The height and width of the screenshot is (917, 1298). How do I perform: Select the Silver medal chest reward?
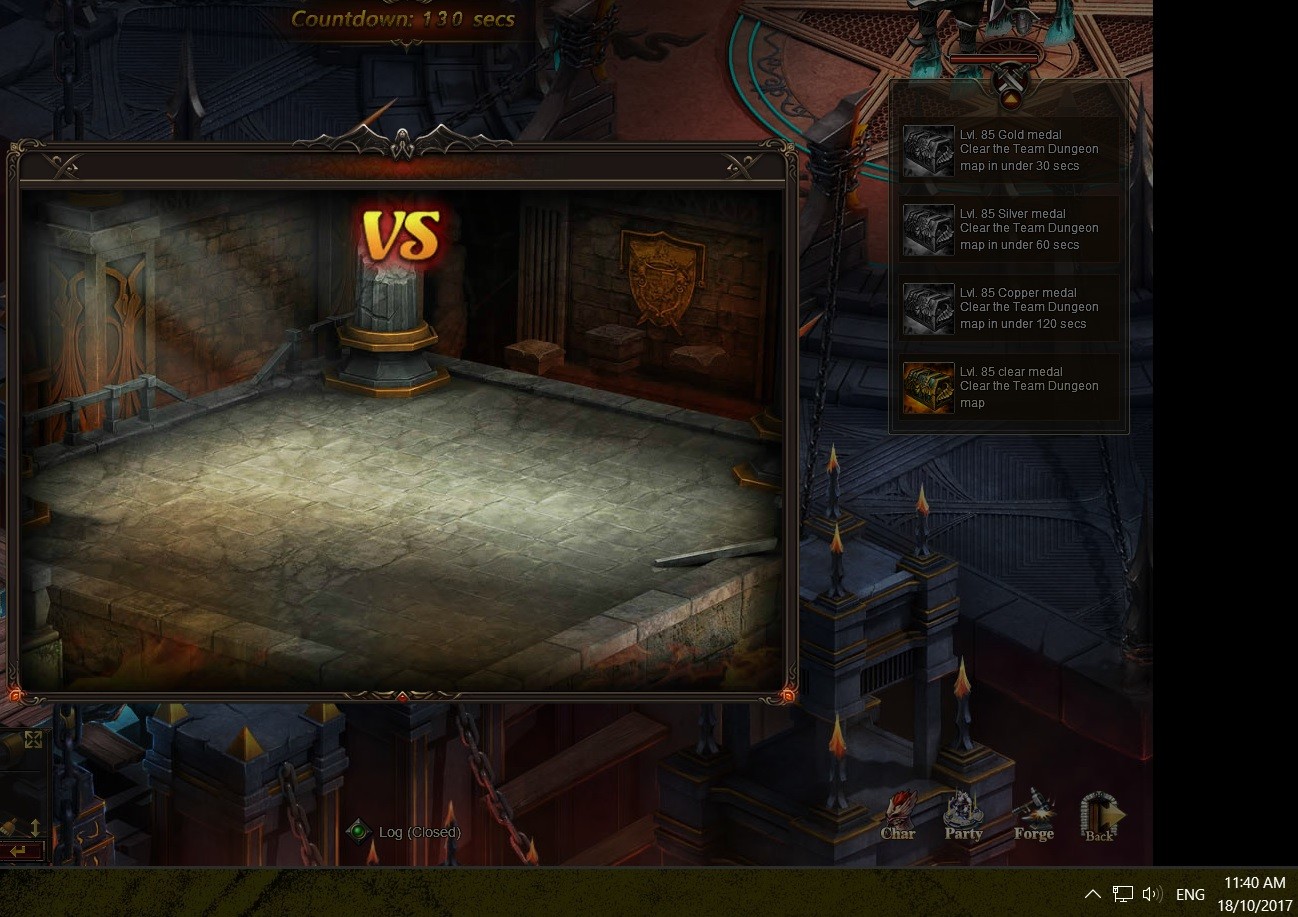pos(928,230)
